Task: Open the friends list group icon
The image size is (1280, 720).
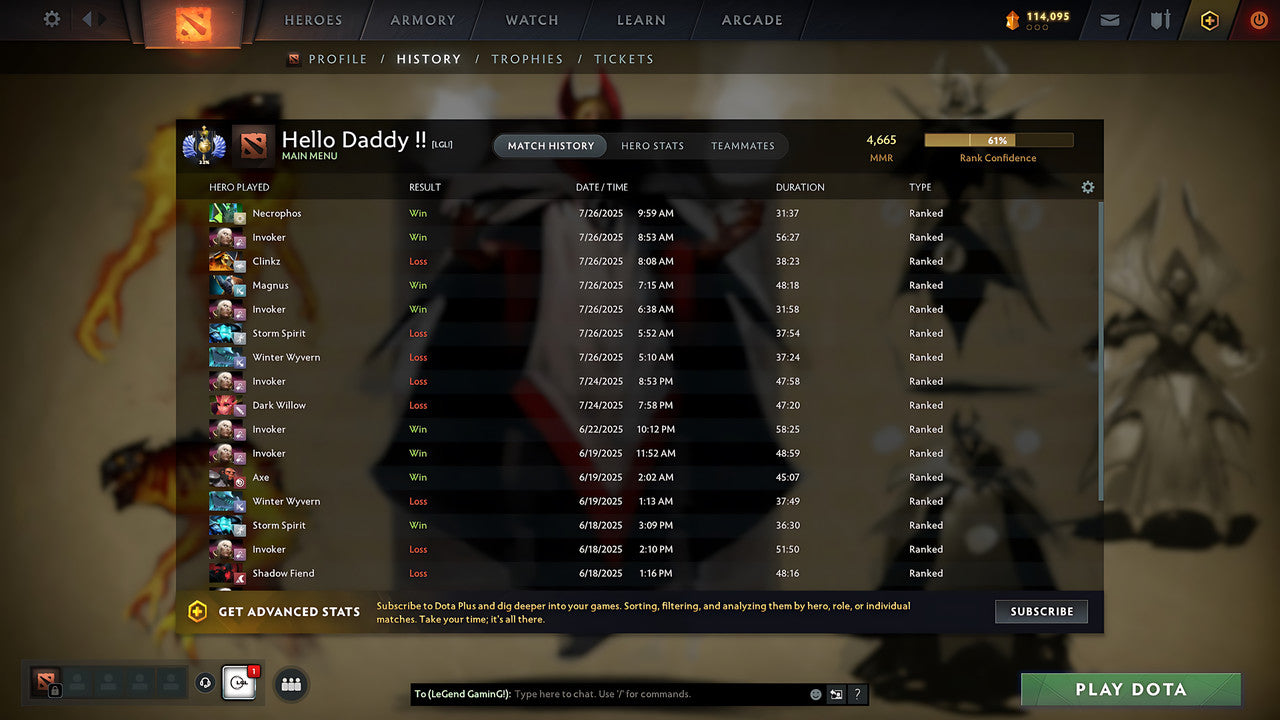Action: pos(290,684)
